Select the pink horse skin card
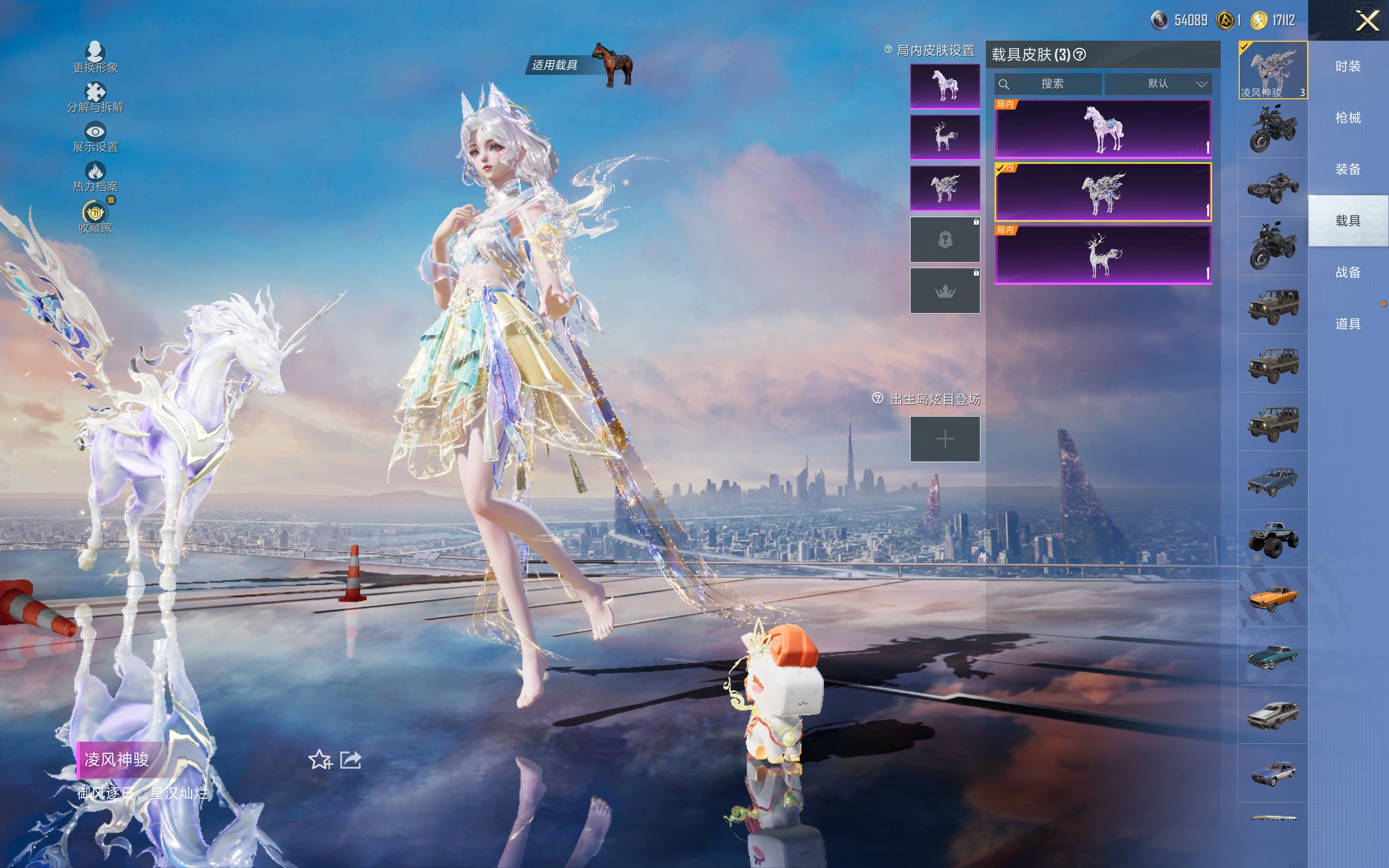 [1103, 129]
